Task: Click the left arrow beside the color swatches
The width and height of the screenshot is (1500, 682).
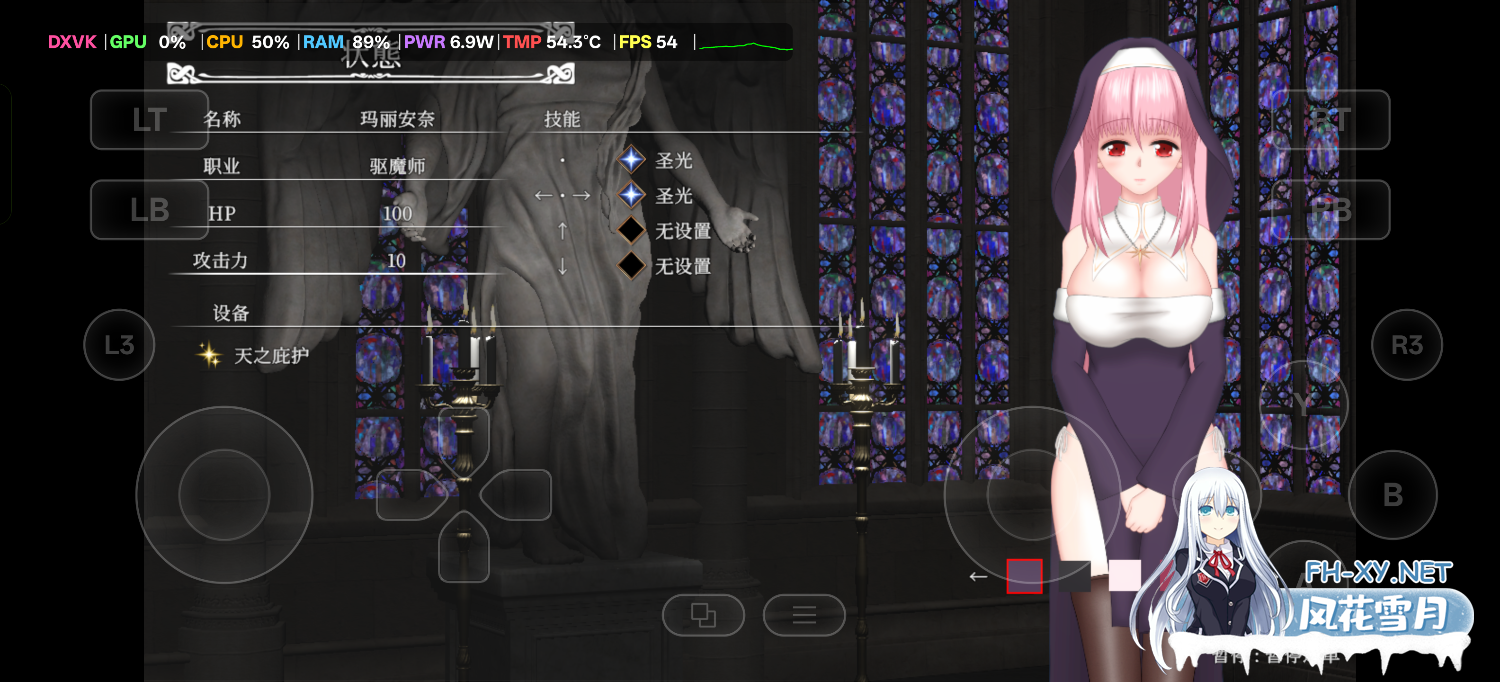Action: click(978, 576)
